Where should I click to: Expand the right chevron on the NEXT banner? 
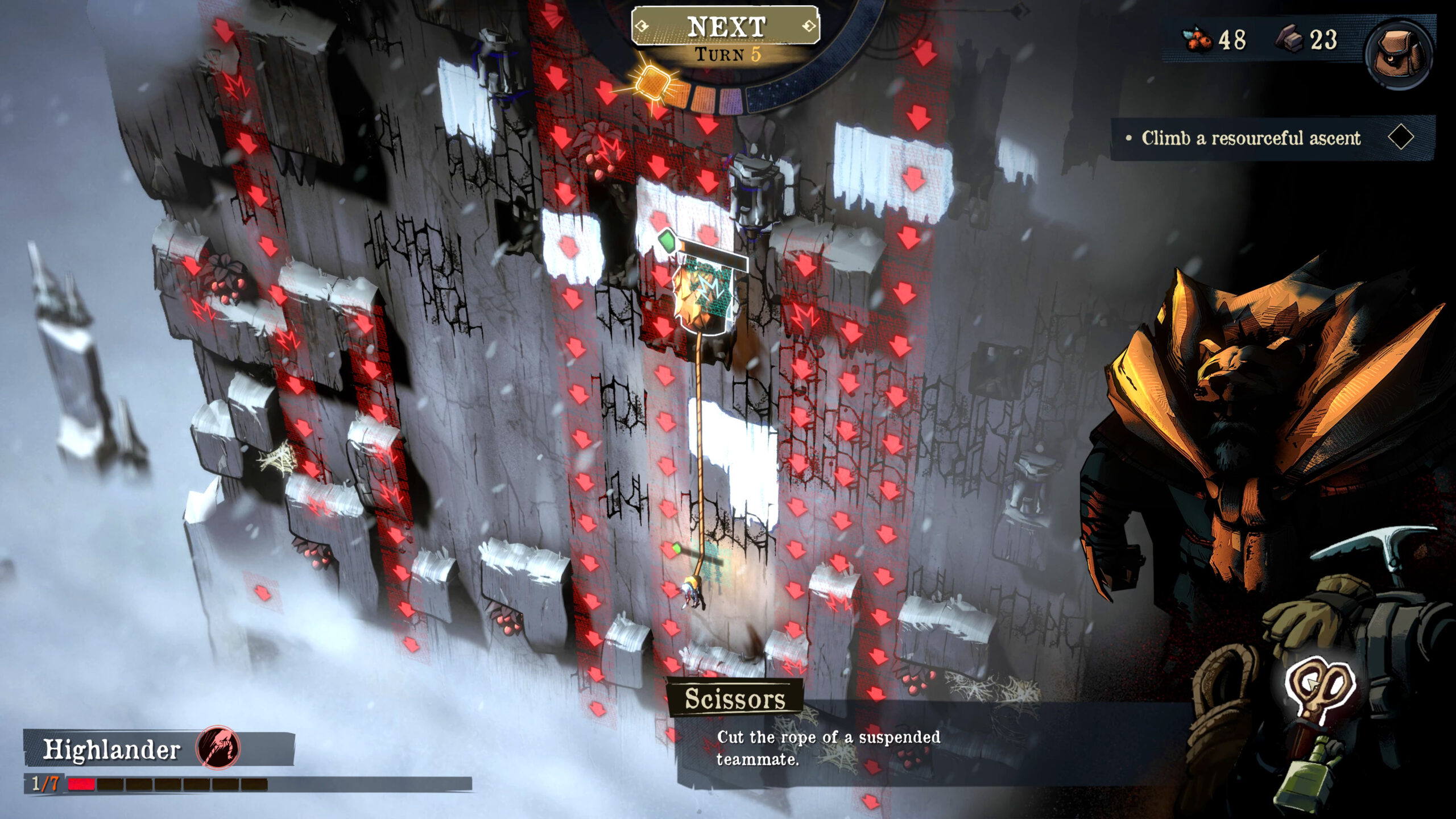click(x=809, y=24)
